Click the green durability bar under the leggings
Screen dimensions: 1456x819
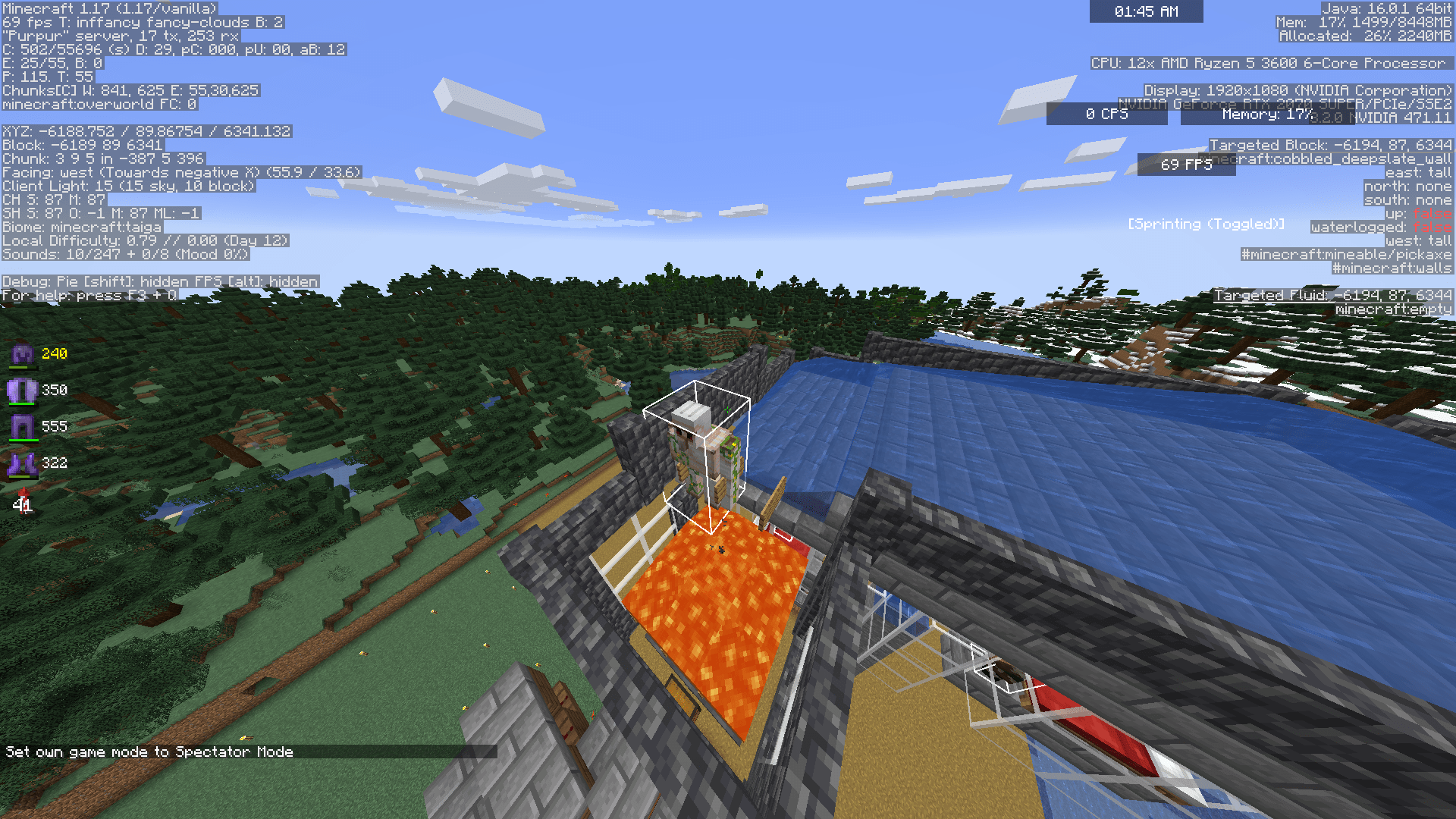point(23,438)
